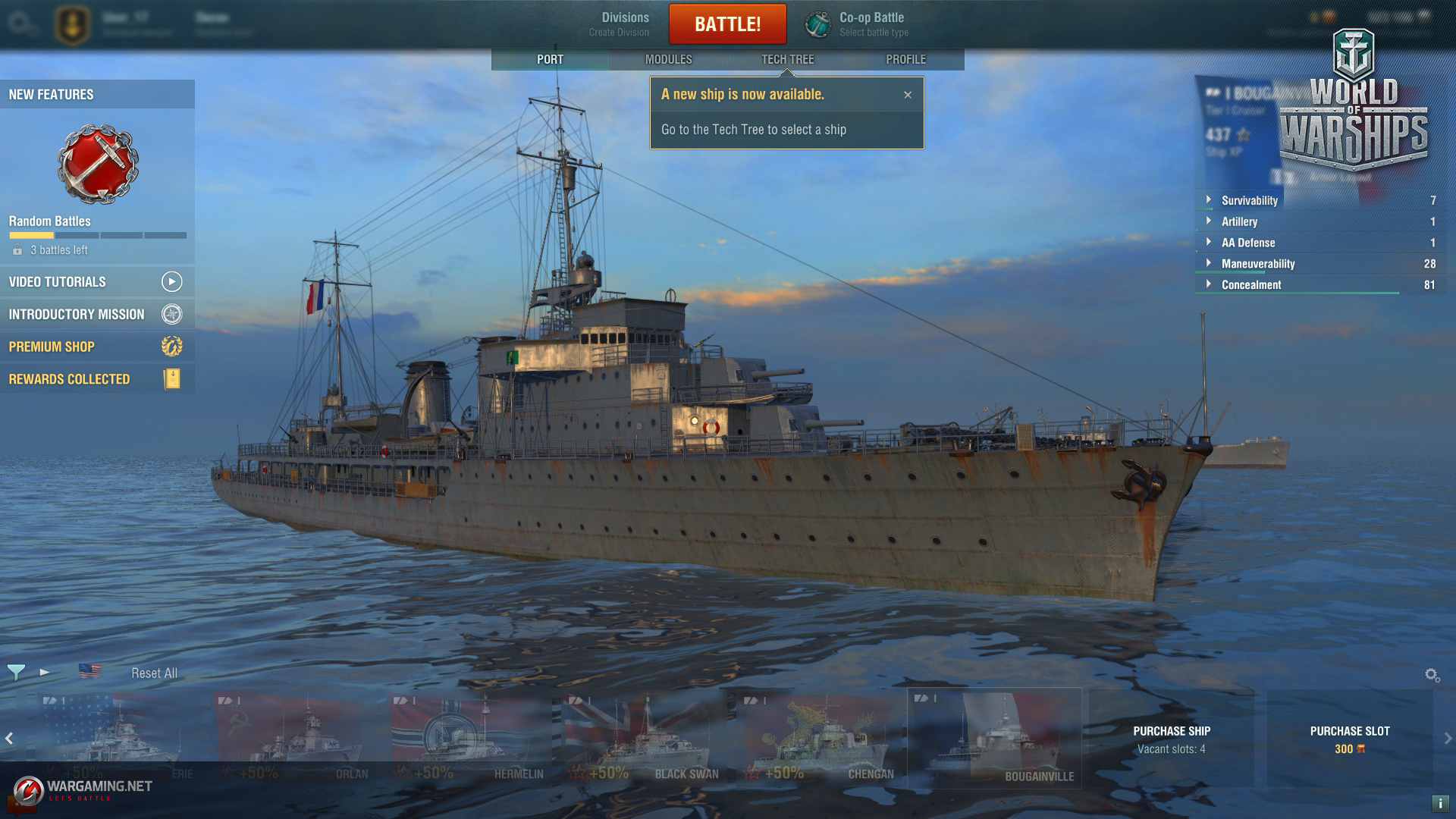Purchase a new slot for 300
The width and height of the screenshot is (1456, 819).
click(1349, 739)
